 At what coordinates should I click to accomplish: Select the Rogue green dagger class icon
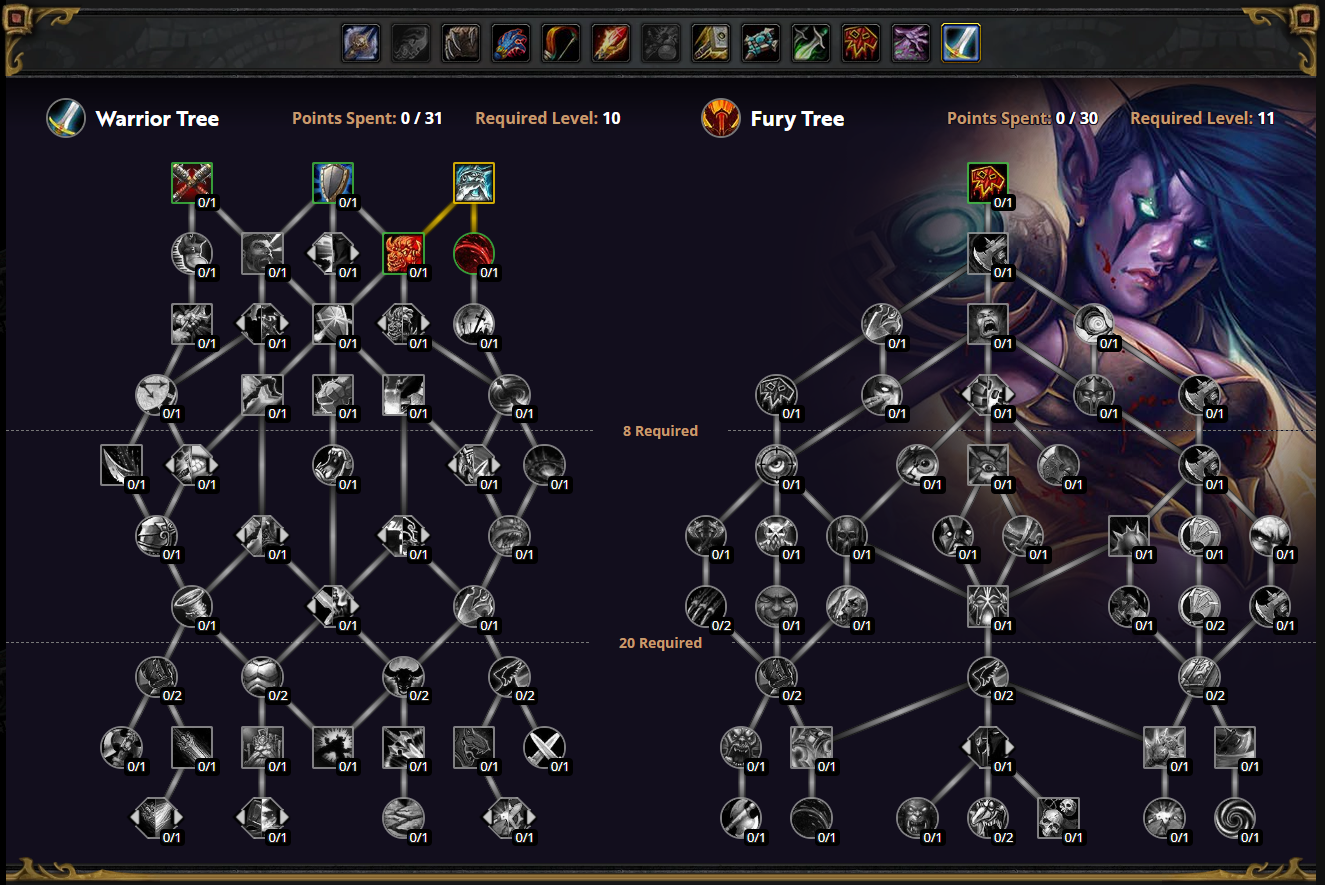pyautogui.click(x=811, y=43)
